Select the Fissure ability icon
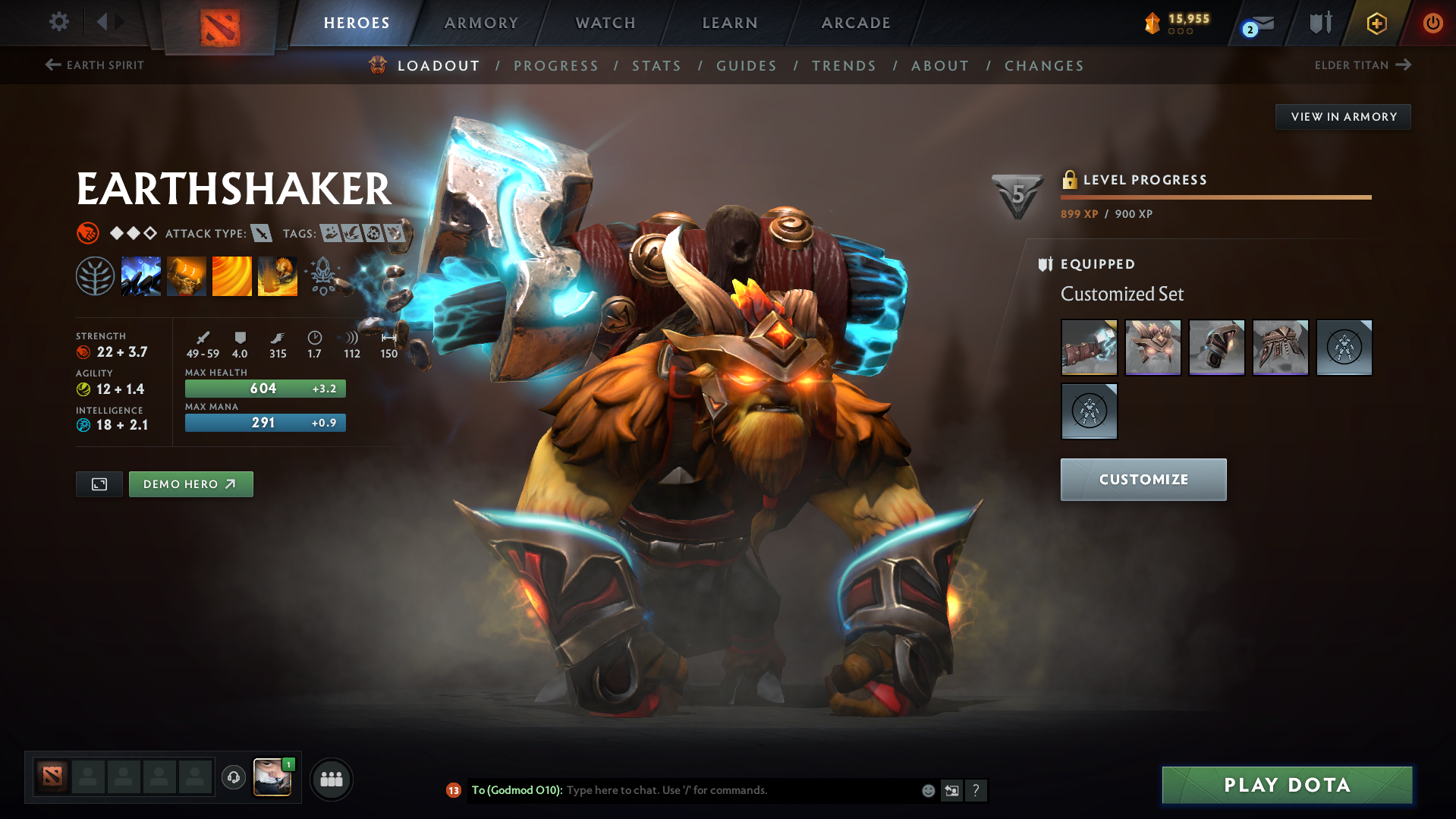 141,276
